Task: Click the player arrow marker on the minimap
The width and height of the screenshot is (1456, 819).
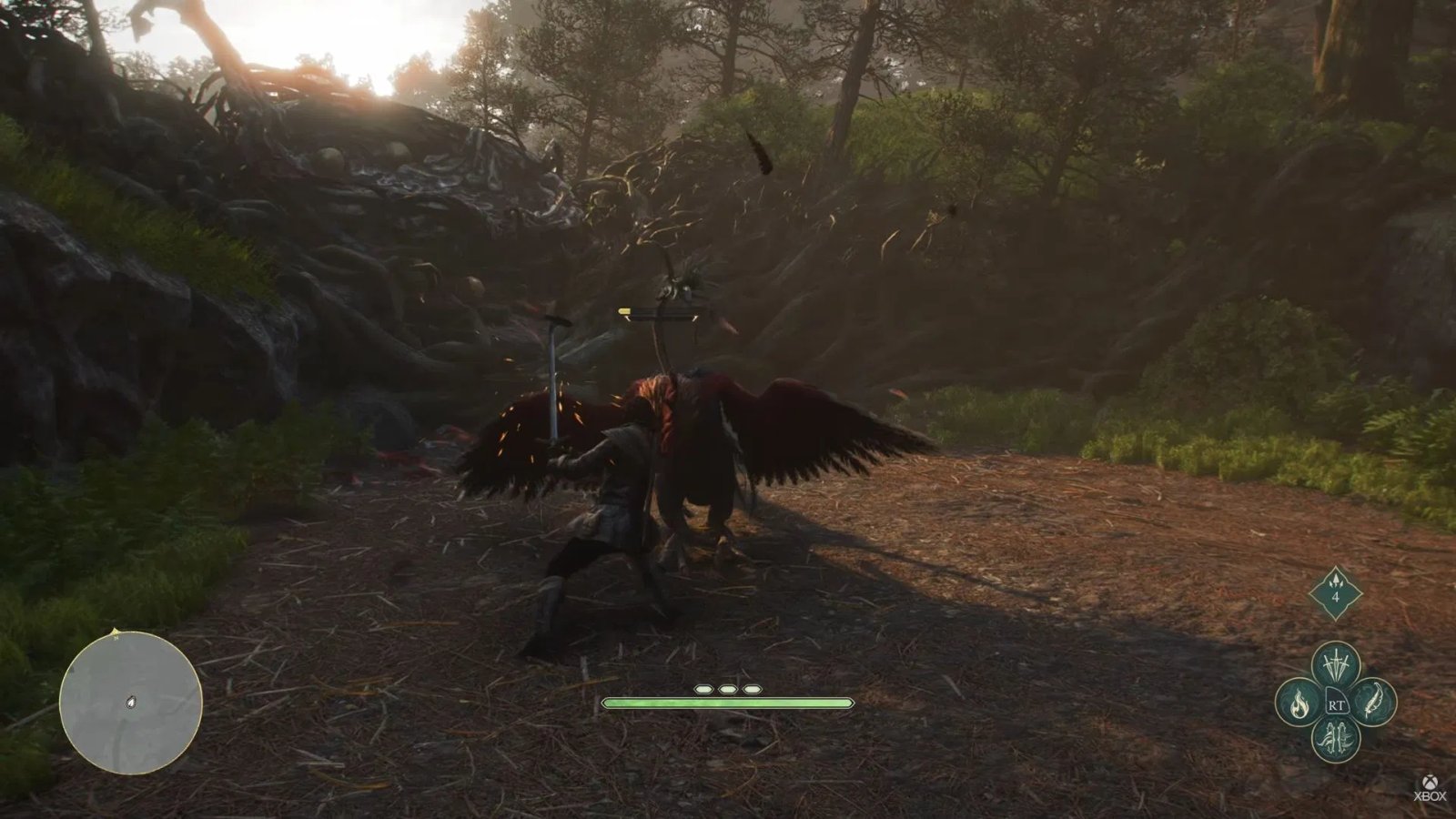Action: [132, 703]
